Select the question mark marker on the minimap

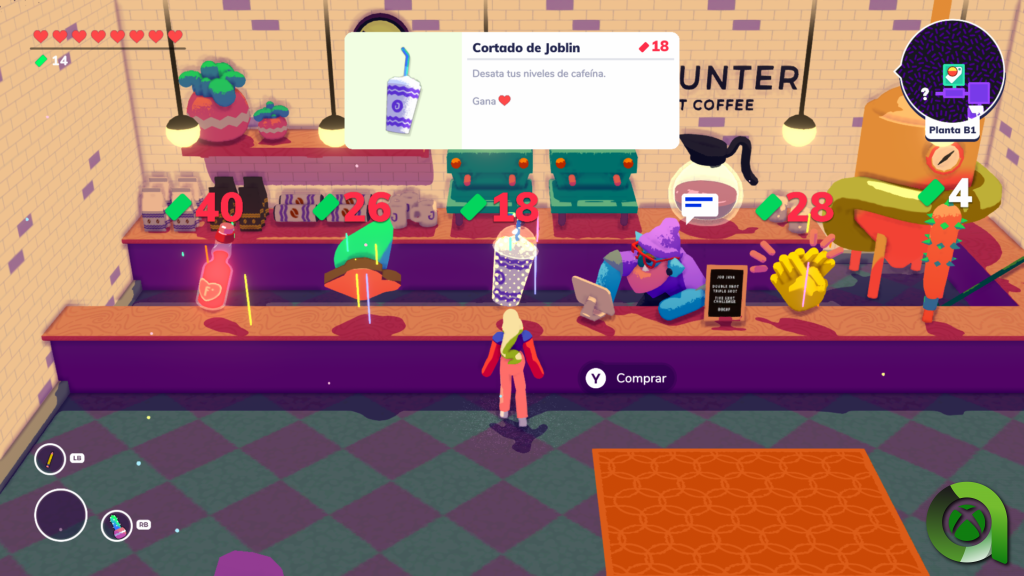[925, 94]
